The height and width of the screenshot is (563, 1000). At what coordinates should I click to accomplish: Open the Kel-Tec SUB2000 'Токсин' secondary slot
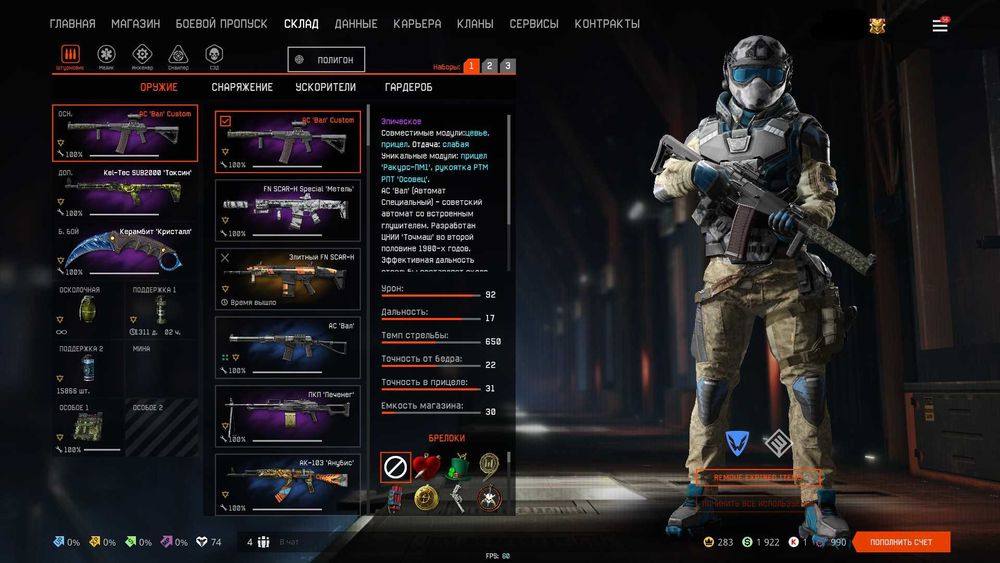click(x=125, y=192)
